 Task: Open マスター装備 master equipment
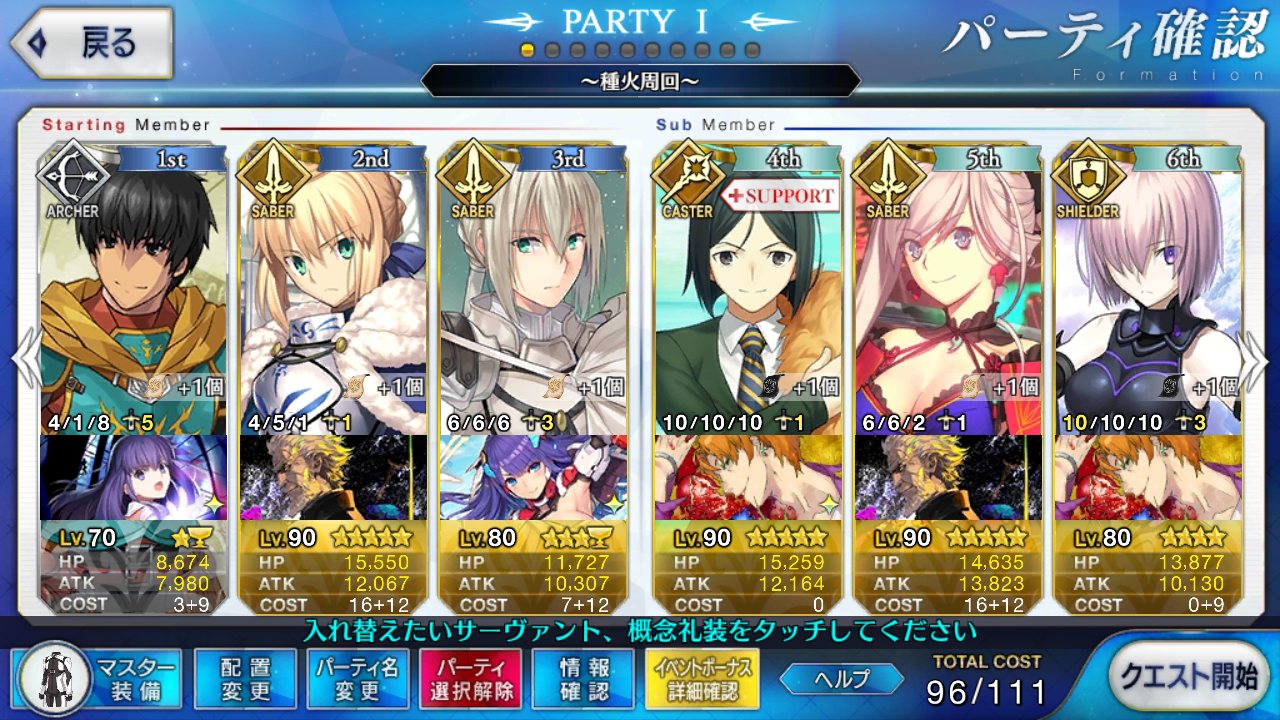coord(98,678)
